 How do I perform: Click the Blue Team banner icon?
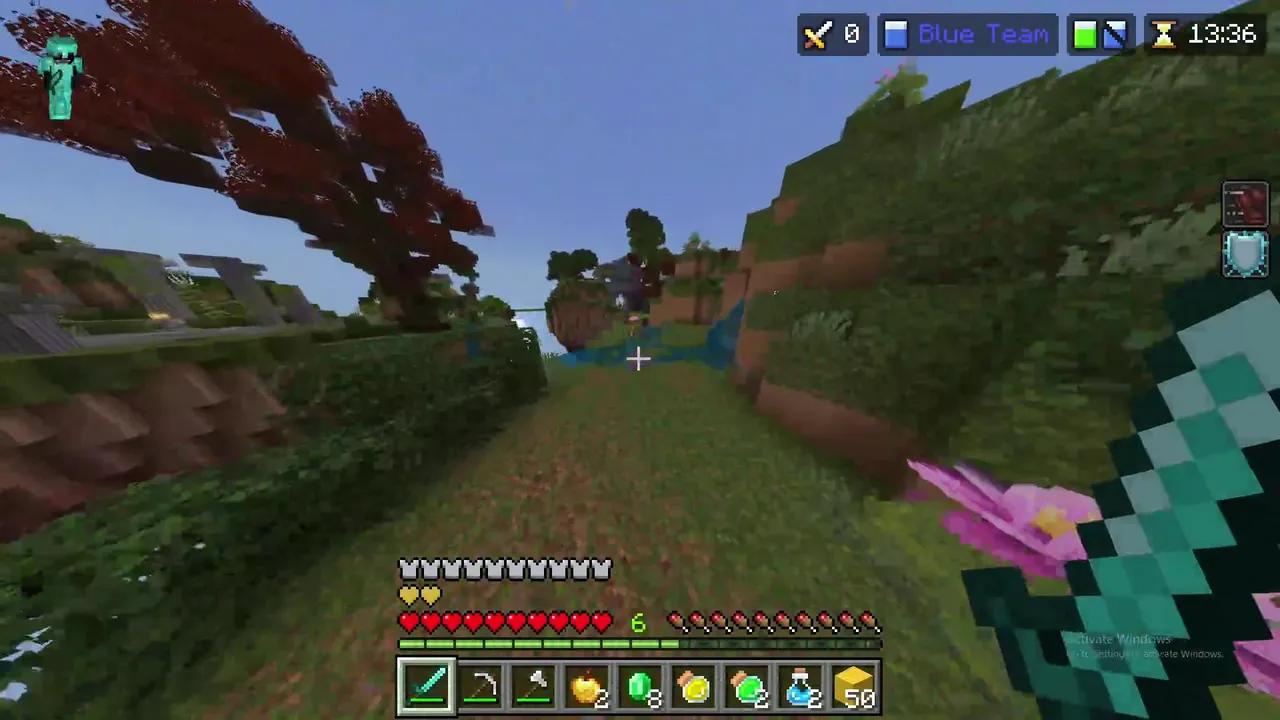point(895,35)
